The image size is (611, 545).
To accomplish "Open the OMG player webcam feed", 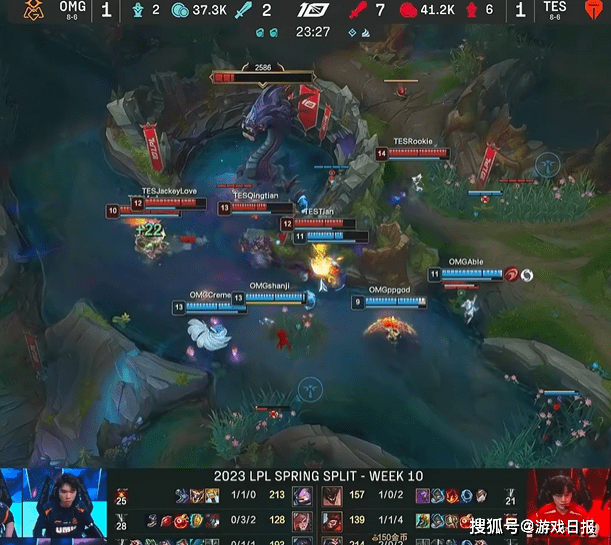I will (x=53, y=506).
